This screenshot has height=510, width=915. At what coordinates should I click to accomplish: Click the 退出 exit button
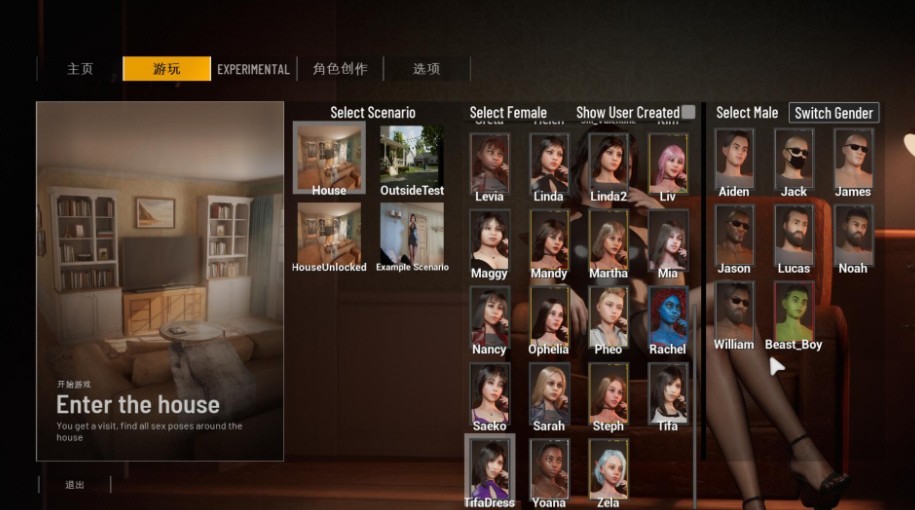pyautogui.click(x=75, y=485)
